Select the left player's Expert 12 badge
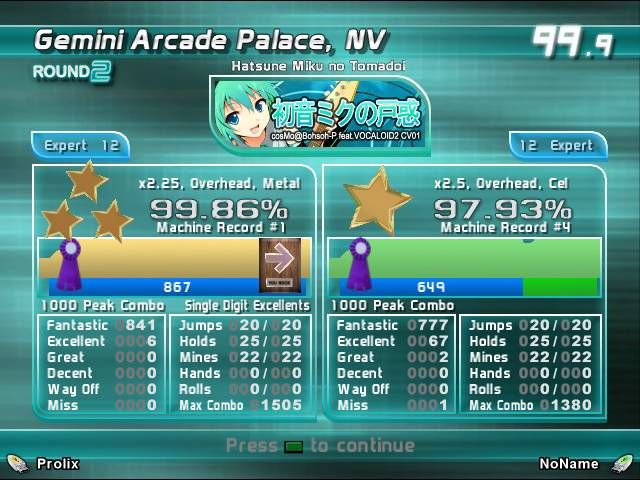Viewport: 640px width, 480px height. click(81, 145)
